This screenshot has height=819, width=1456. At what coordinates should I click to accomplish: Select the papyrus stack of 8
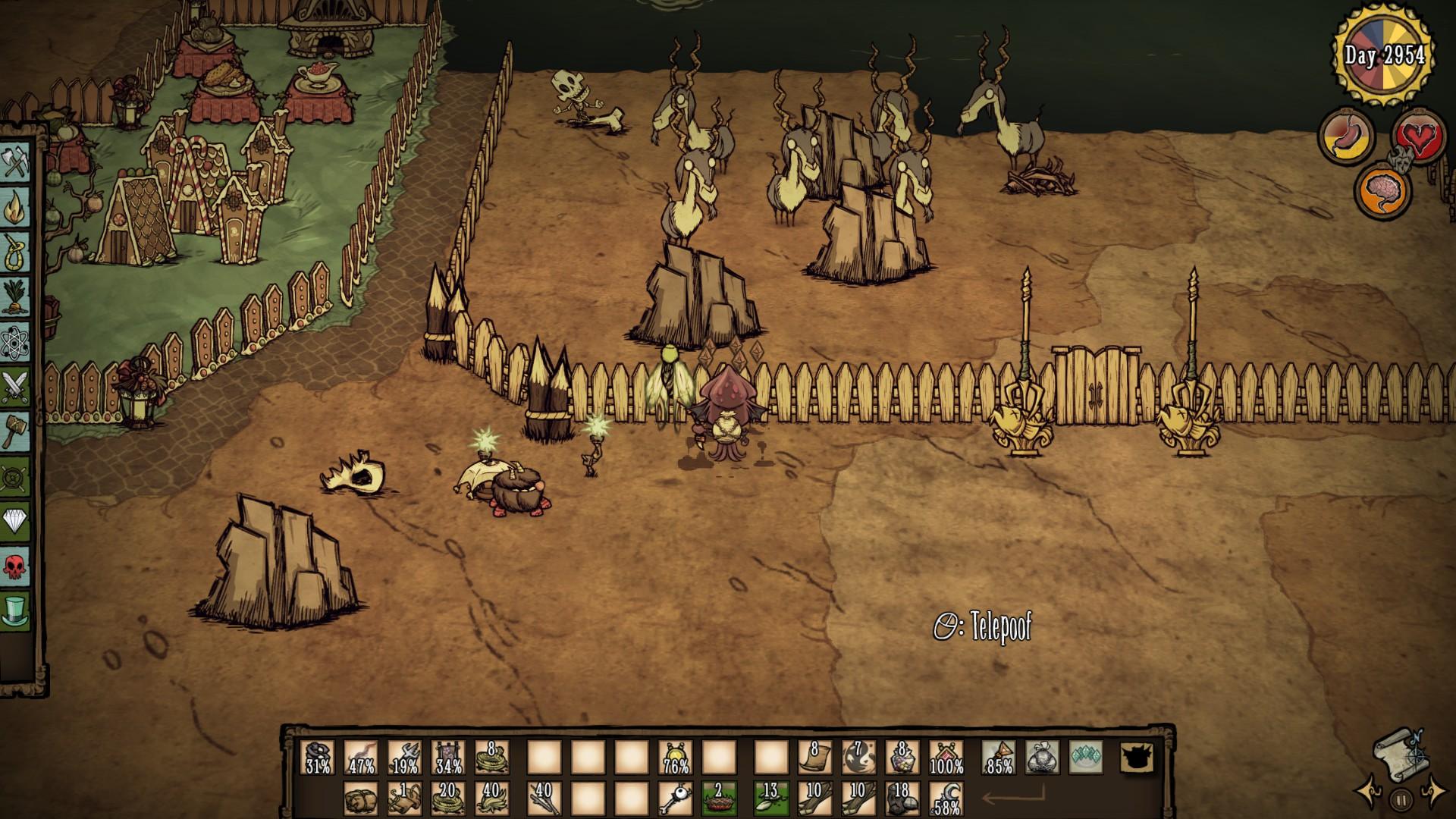coord(814,757)
